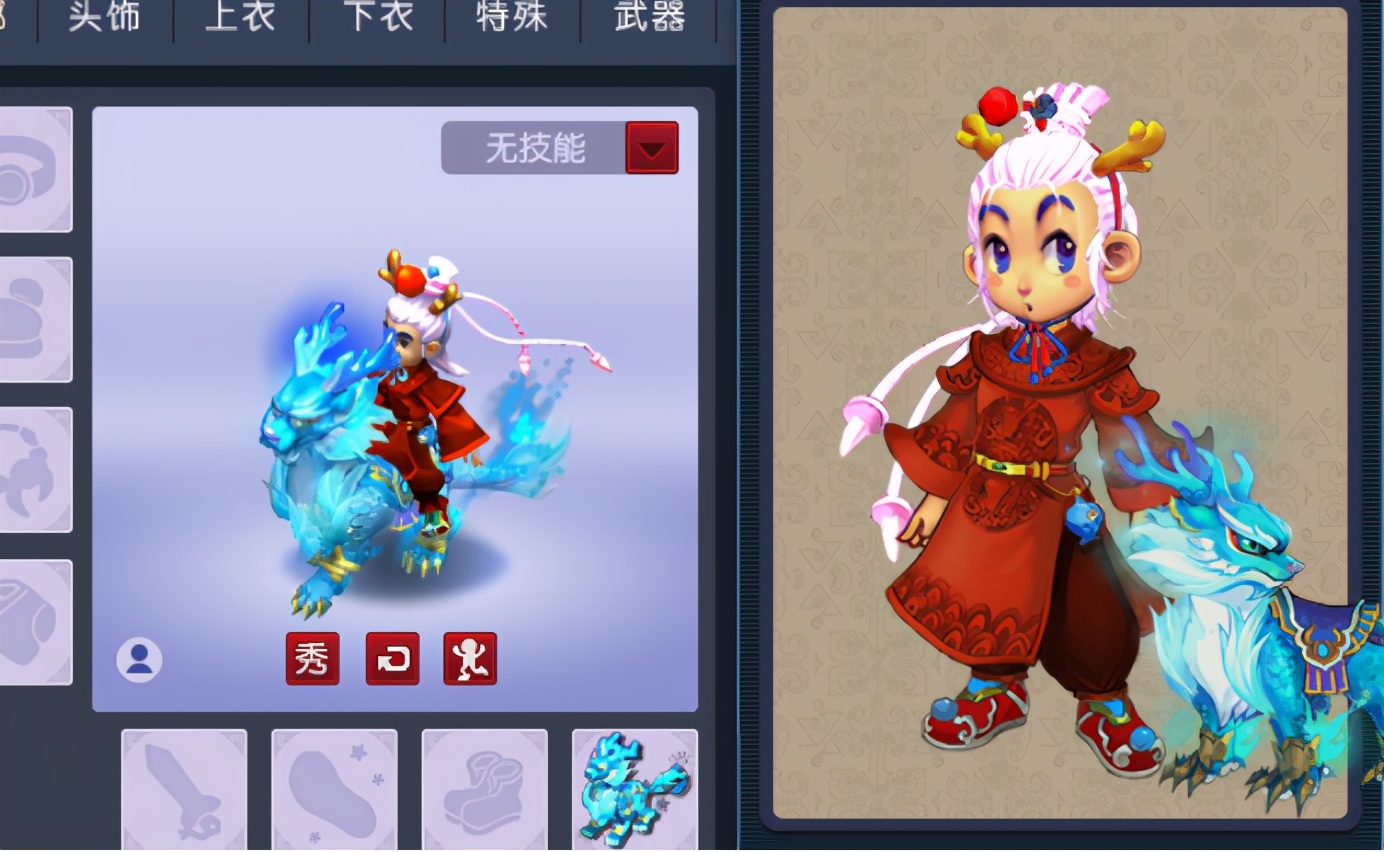Toggle the 秀 show mode button
This screenshot has height=852, width=1384.
(313, 659)
